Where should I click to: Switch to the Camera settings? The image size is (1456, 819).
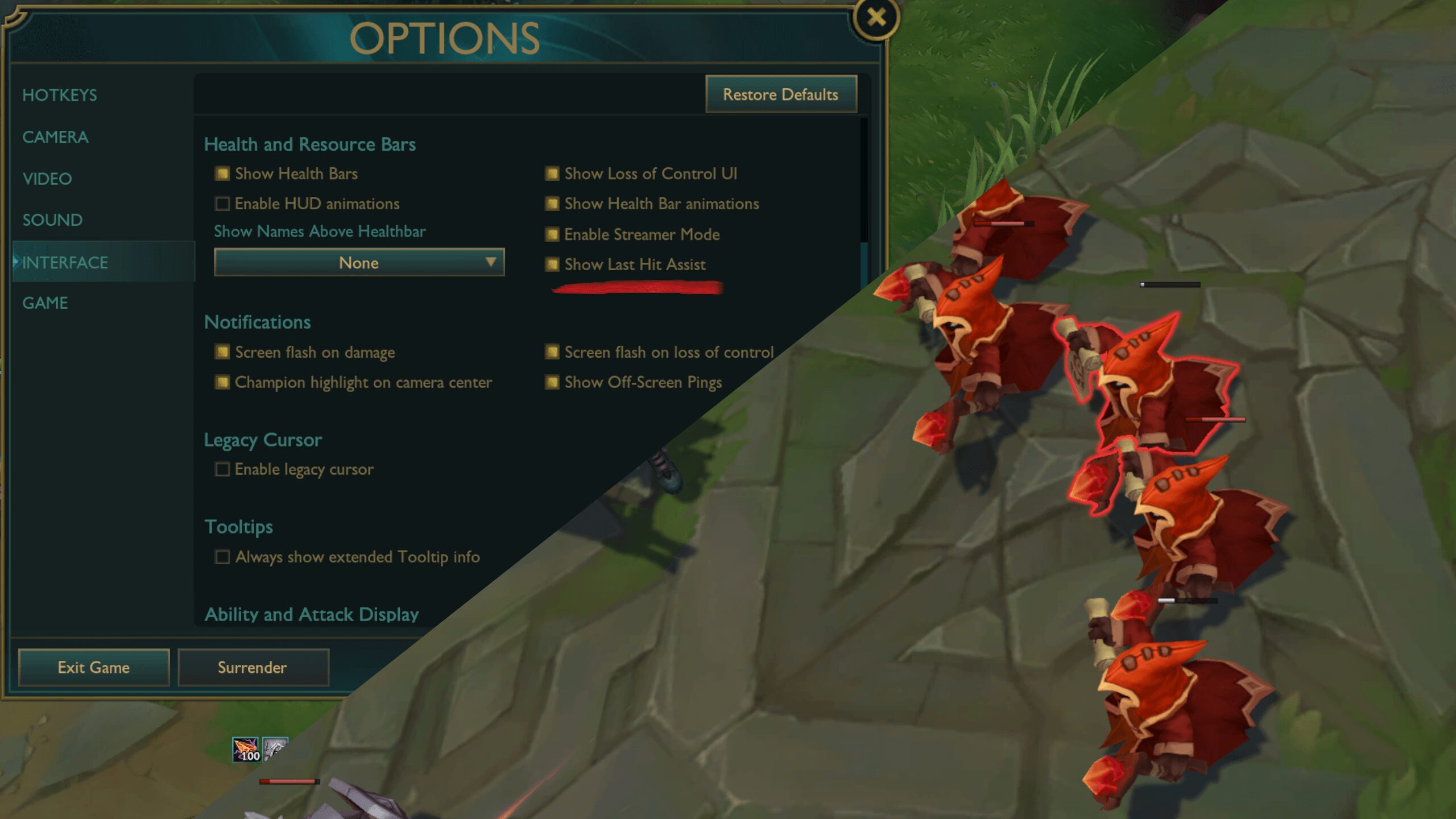tap(55, 137)
